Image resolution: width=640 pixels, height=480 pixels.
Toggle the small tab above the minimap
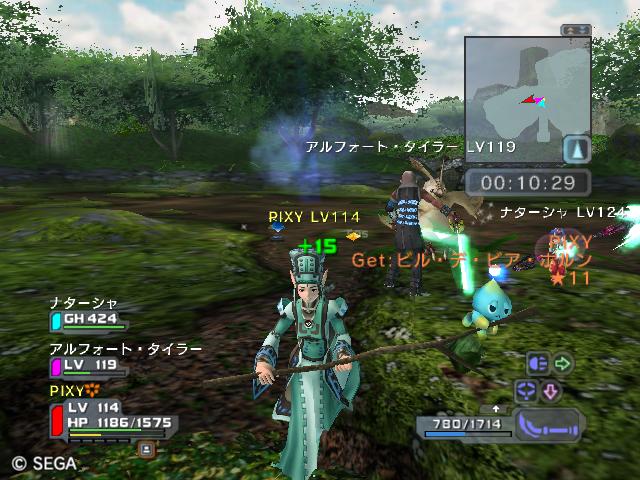point(574,30)
